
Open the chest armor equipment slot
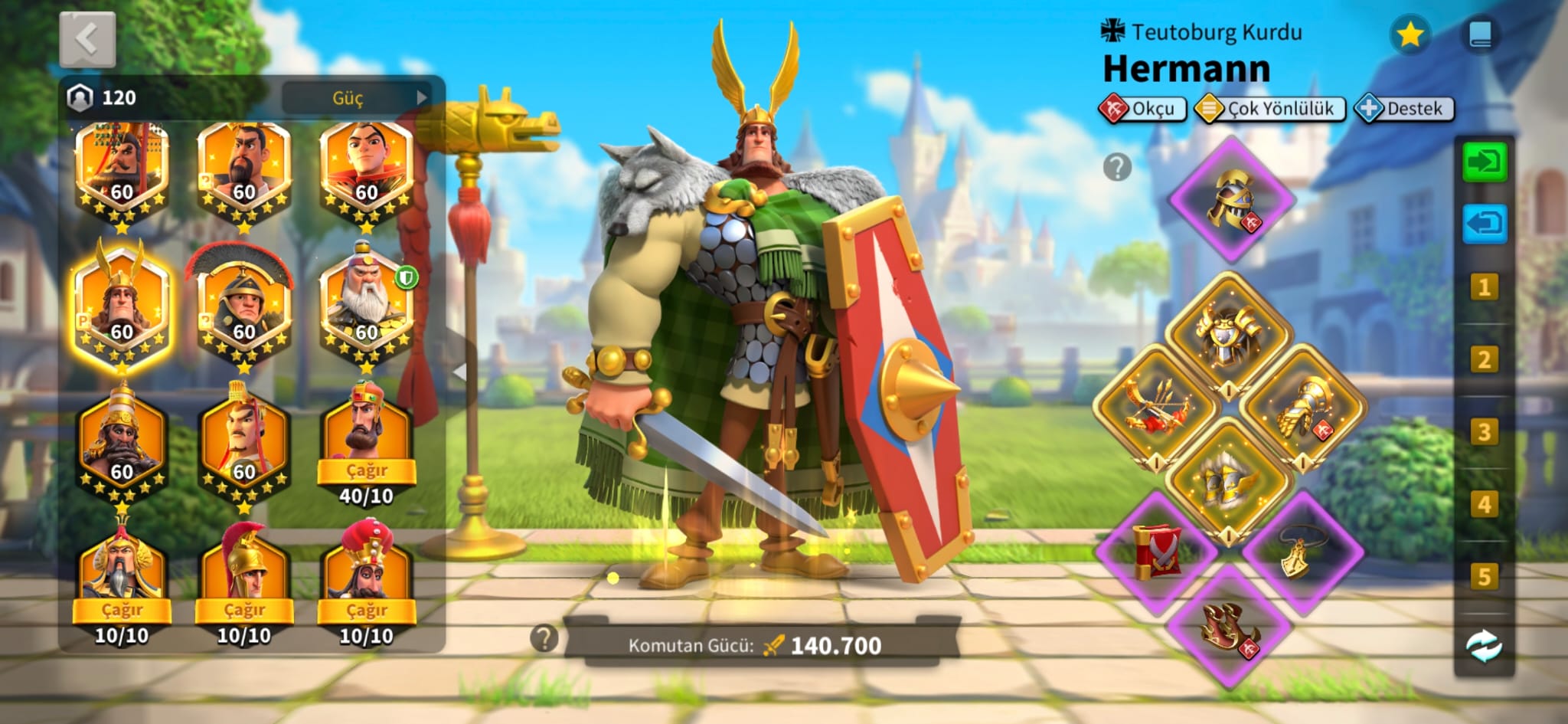pyautogui.click(x=1229, y=333)
